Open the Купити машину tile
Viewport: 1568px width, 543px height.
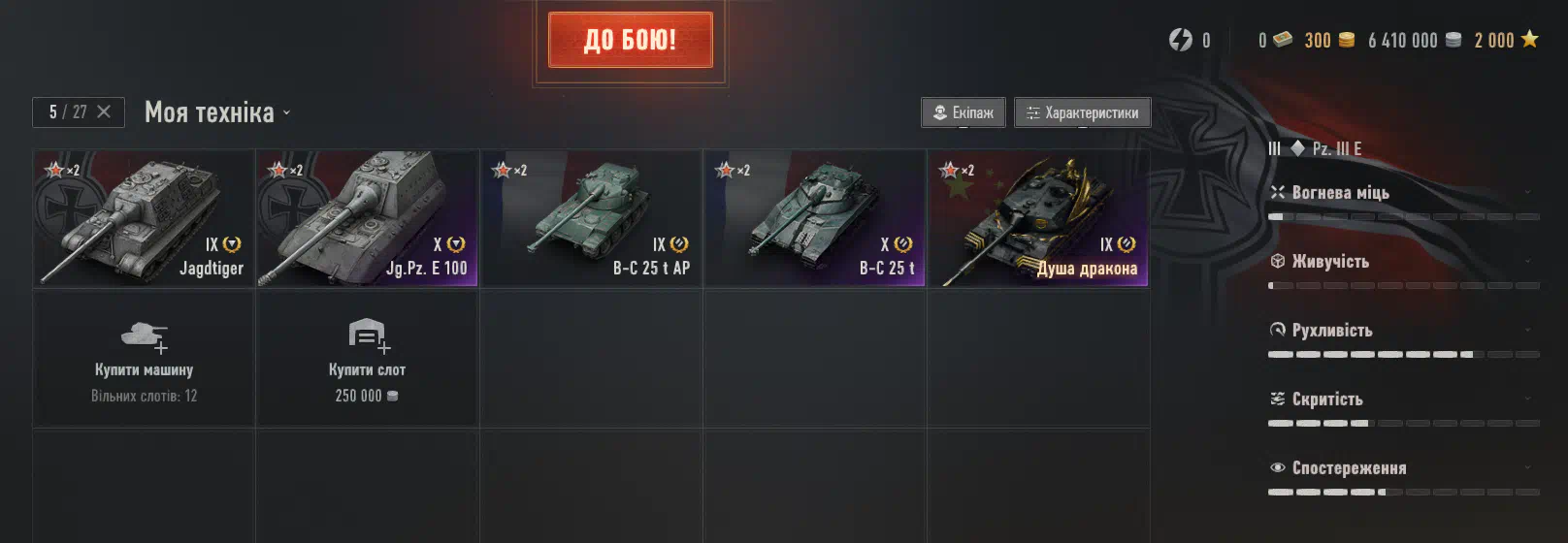(144, 359)
